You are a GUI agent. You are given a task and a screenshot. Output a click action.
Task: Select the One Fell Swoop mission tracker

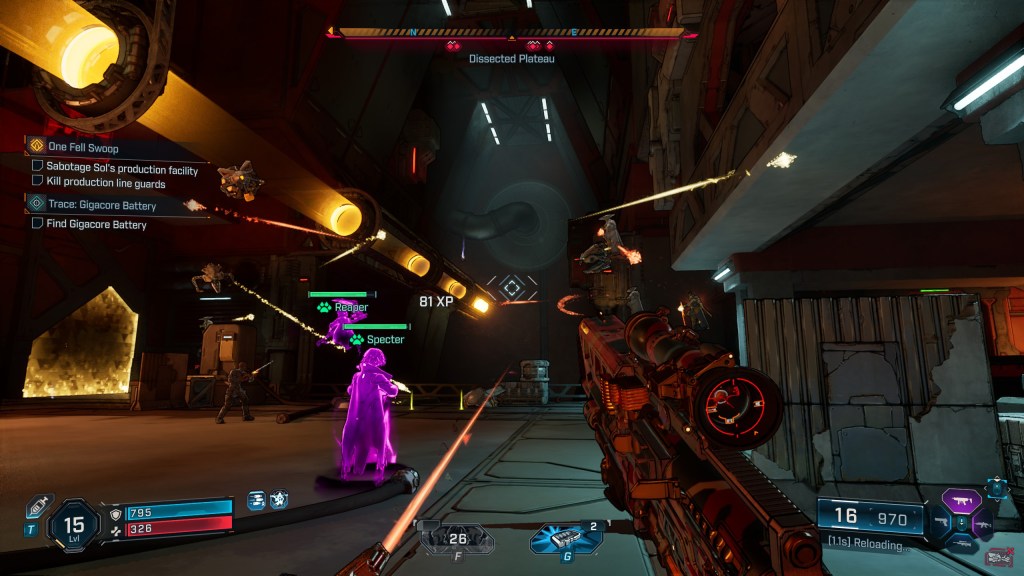point(83,148)
